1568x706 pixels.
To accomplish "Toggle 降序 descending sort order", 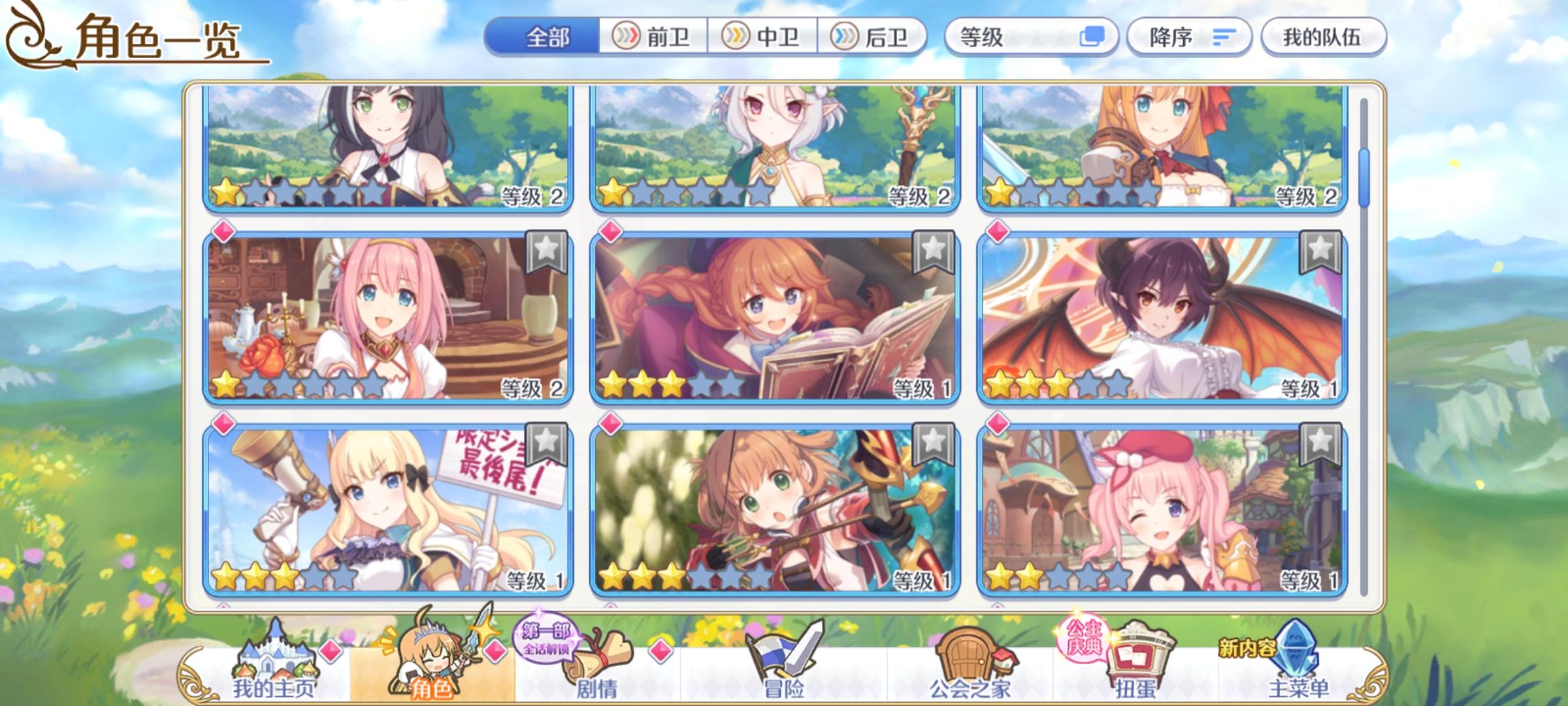I will 1189,38.
